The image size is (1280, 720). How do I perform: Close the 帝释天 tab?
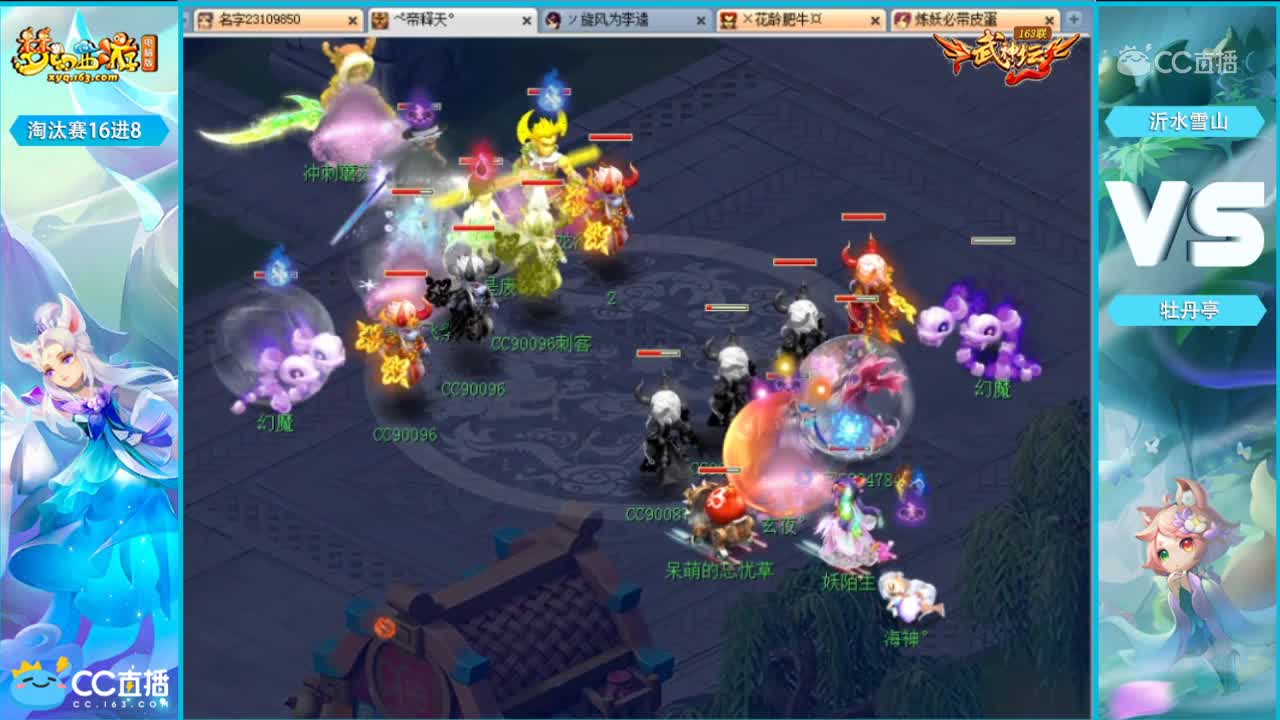526,19
